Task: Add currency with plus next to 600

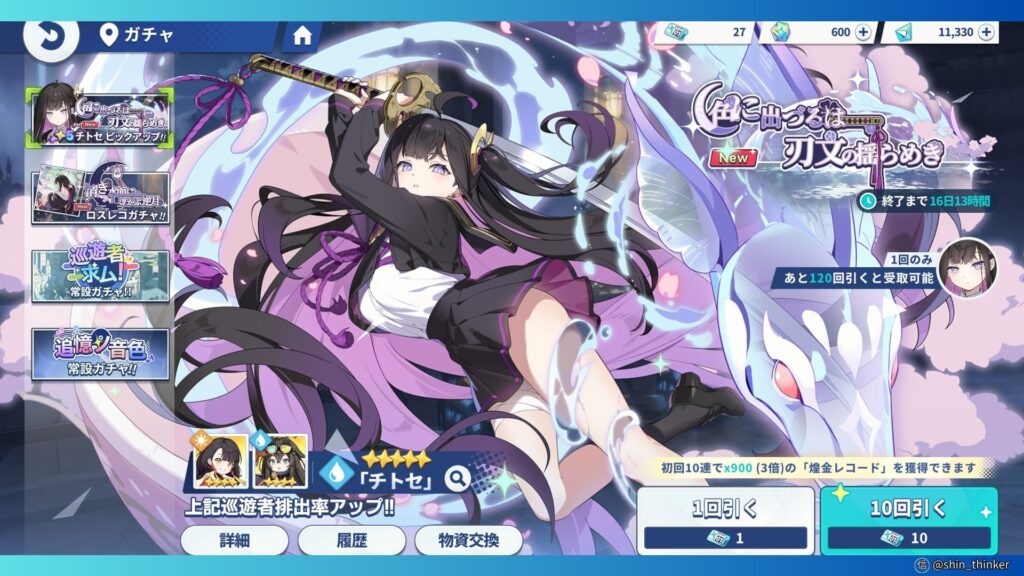Action: pos(864,32)
